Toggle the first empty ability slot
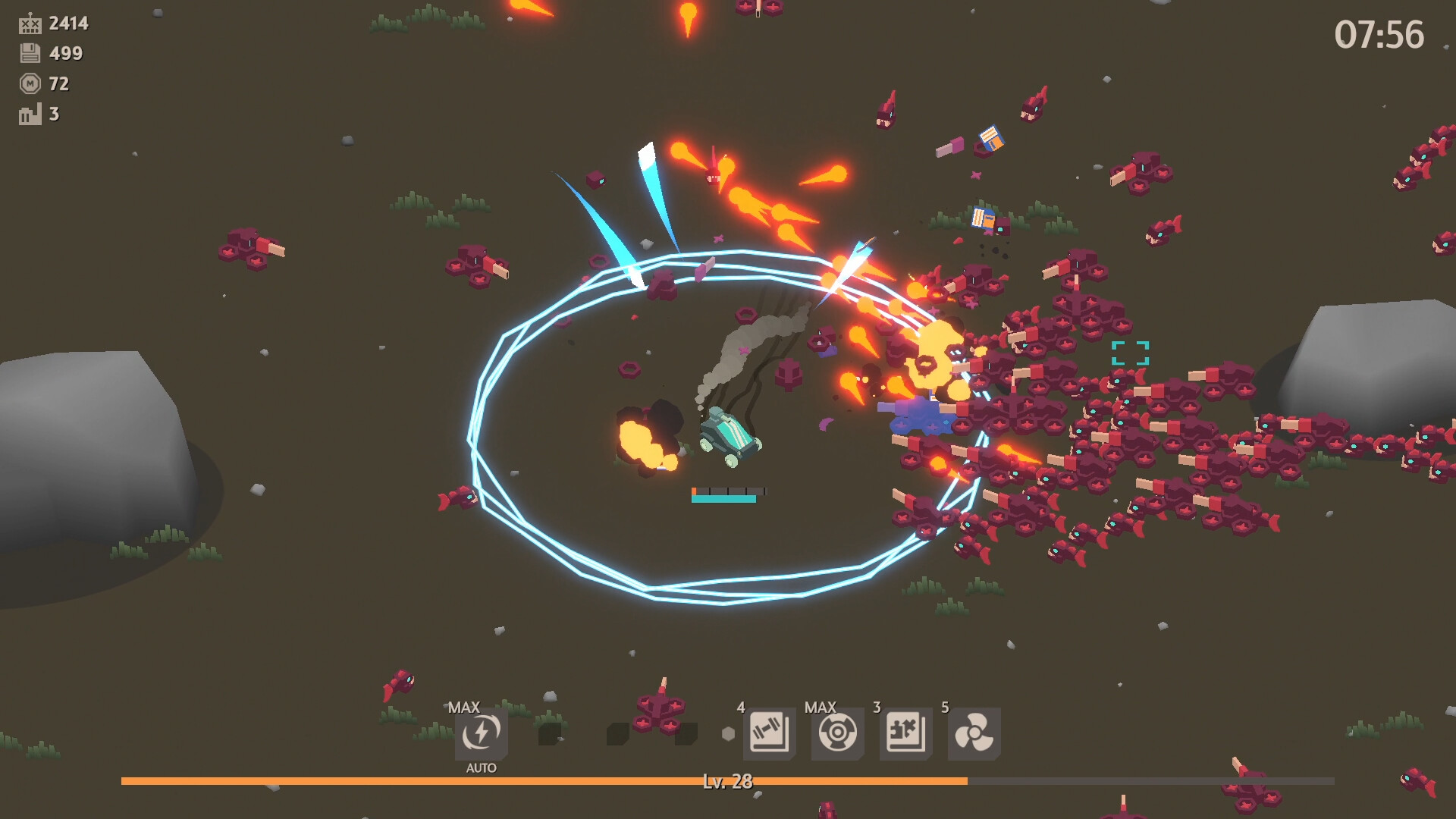This screenshot has width=1456, height=819. [551, 734]
